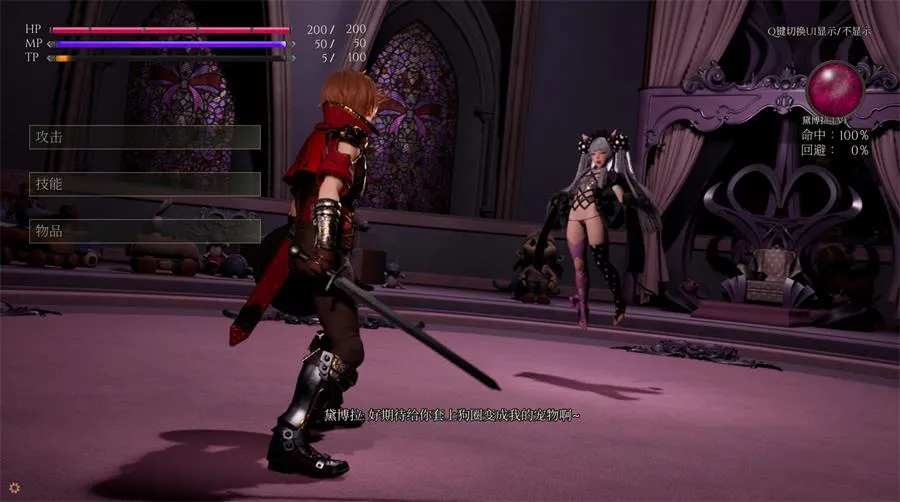Click the gear settings icon
Screen dimensions: 900x502
coord(14,489)
